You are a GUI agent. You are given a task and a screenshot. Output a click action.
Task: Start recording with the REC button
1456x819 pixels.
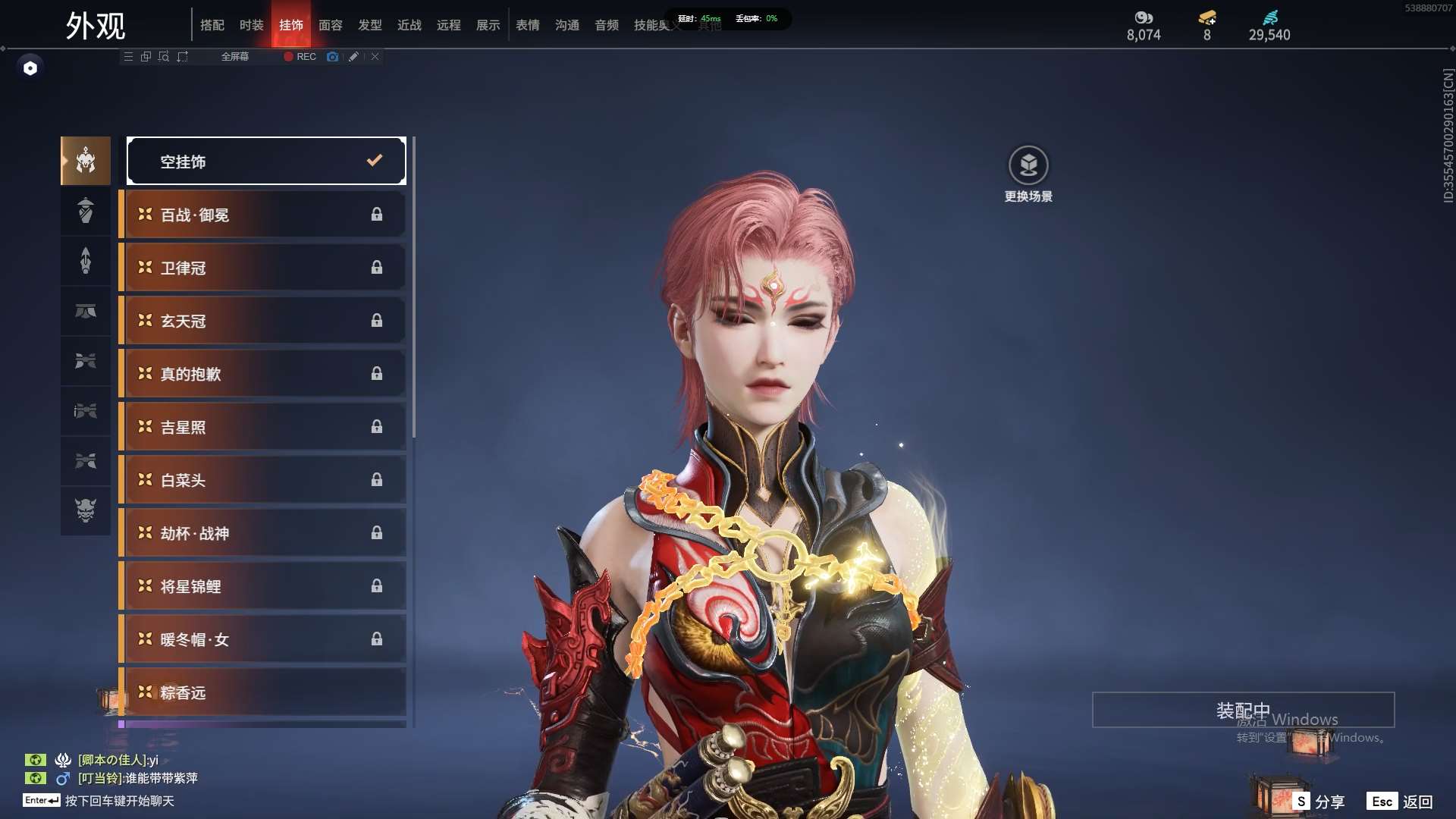(300, 57)
